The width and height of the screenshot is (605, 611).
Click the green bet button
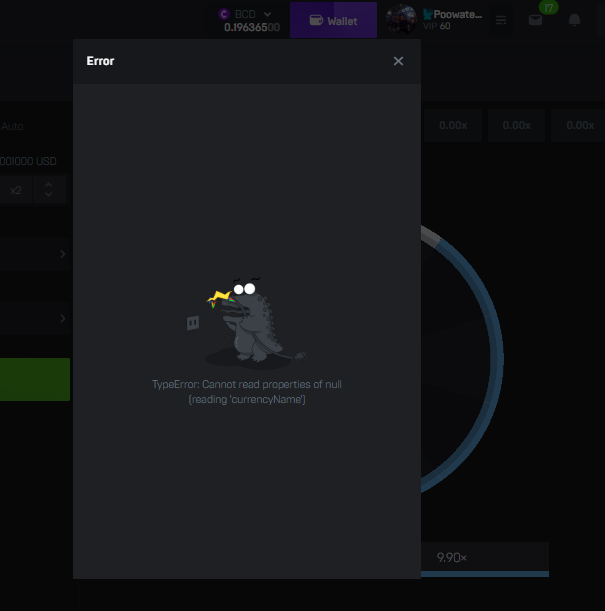tap(35, 379)
